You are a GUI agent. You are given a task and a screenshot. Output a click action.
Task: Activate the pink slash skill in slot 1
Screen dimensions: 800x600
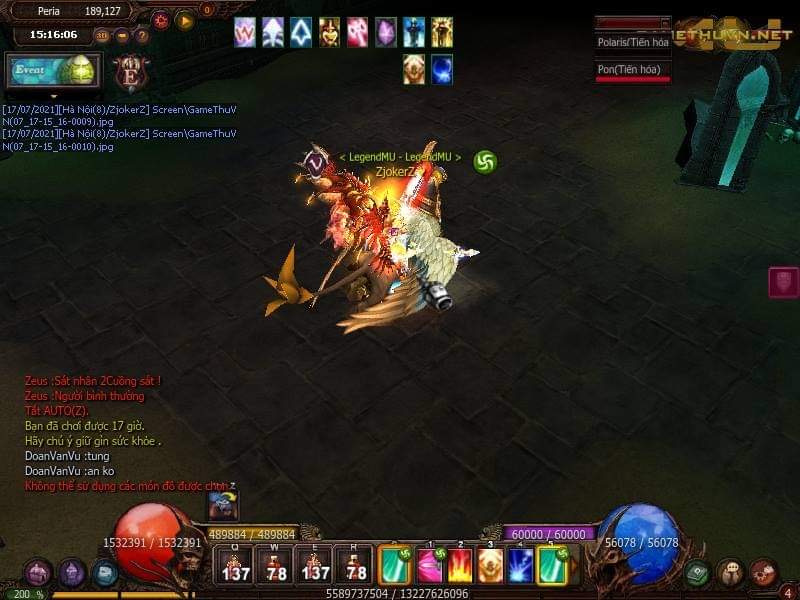[x=430, y=566]
